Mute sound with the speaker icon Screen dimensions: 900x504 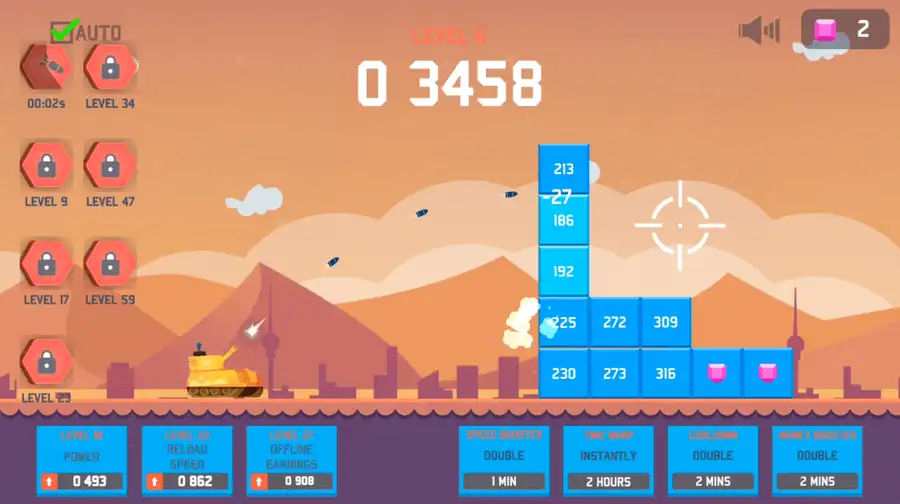(x=758, y=30)
